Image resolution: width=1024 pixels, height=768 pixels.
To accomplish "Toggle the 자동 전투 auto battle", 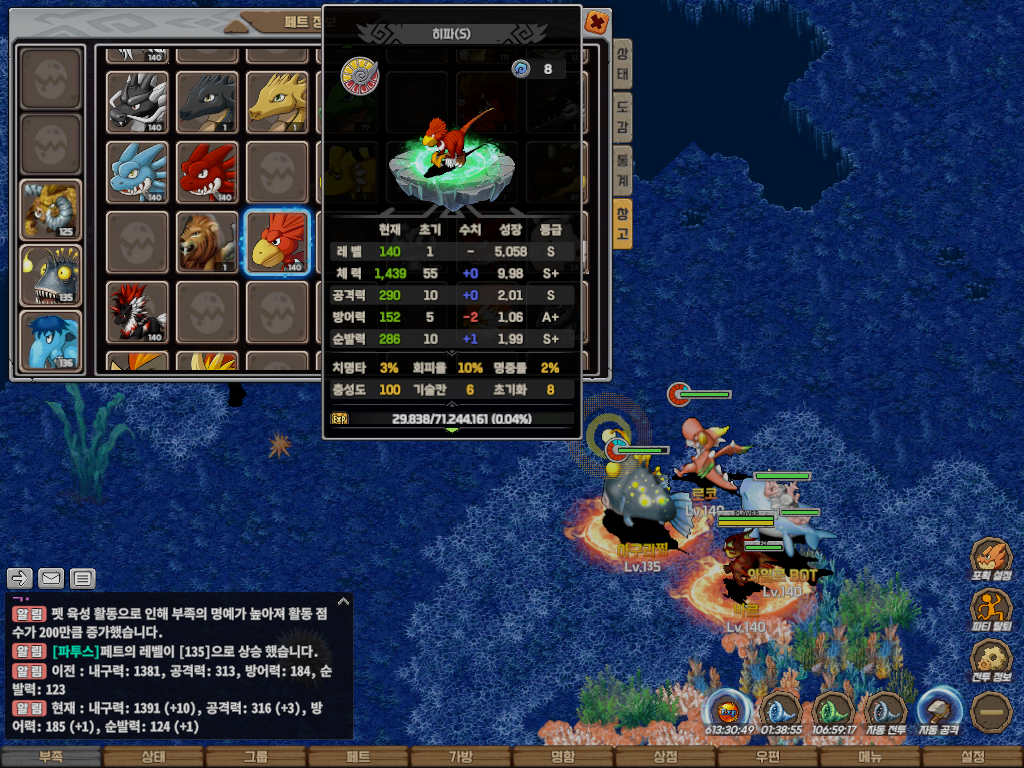I will coord(885,714).
